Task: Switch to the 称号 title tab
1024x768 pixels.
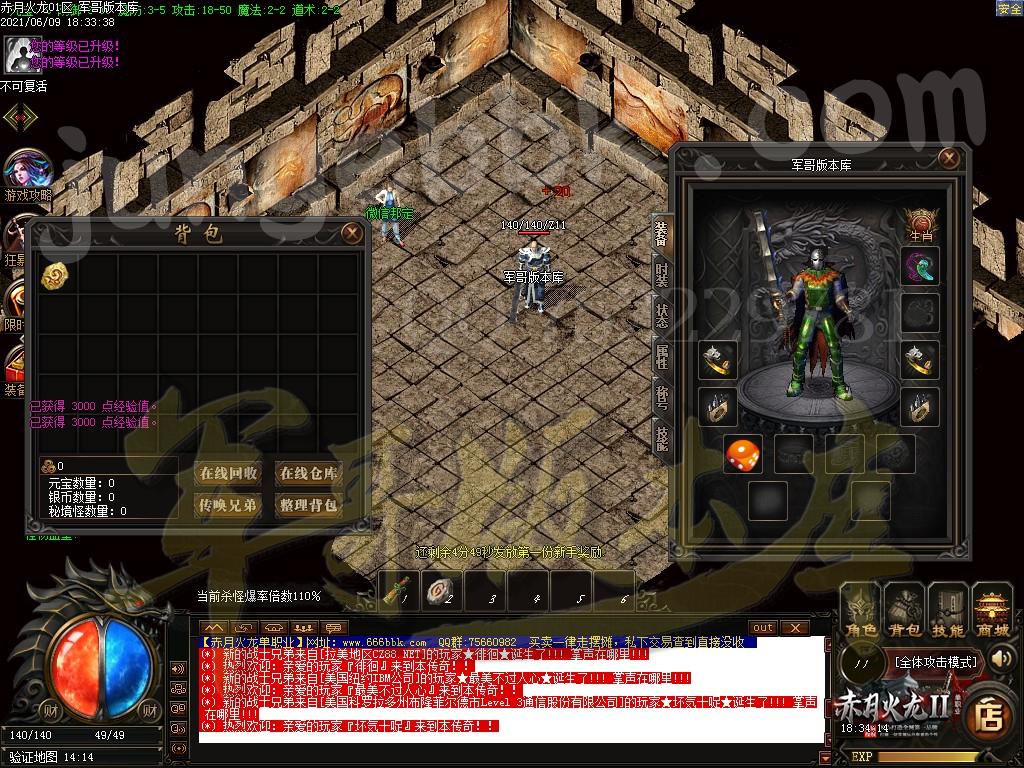Action: [x=662, y=397]
